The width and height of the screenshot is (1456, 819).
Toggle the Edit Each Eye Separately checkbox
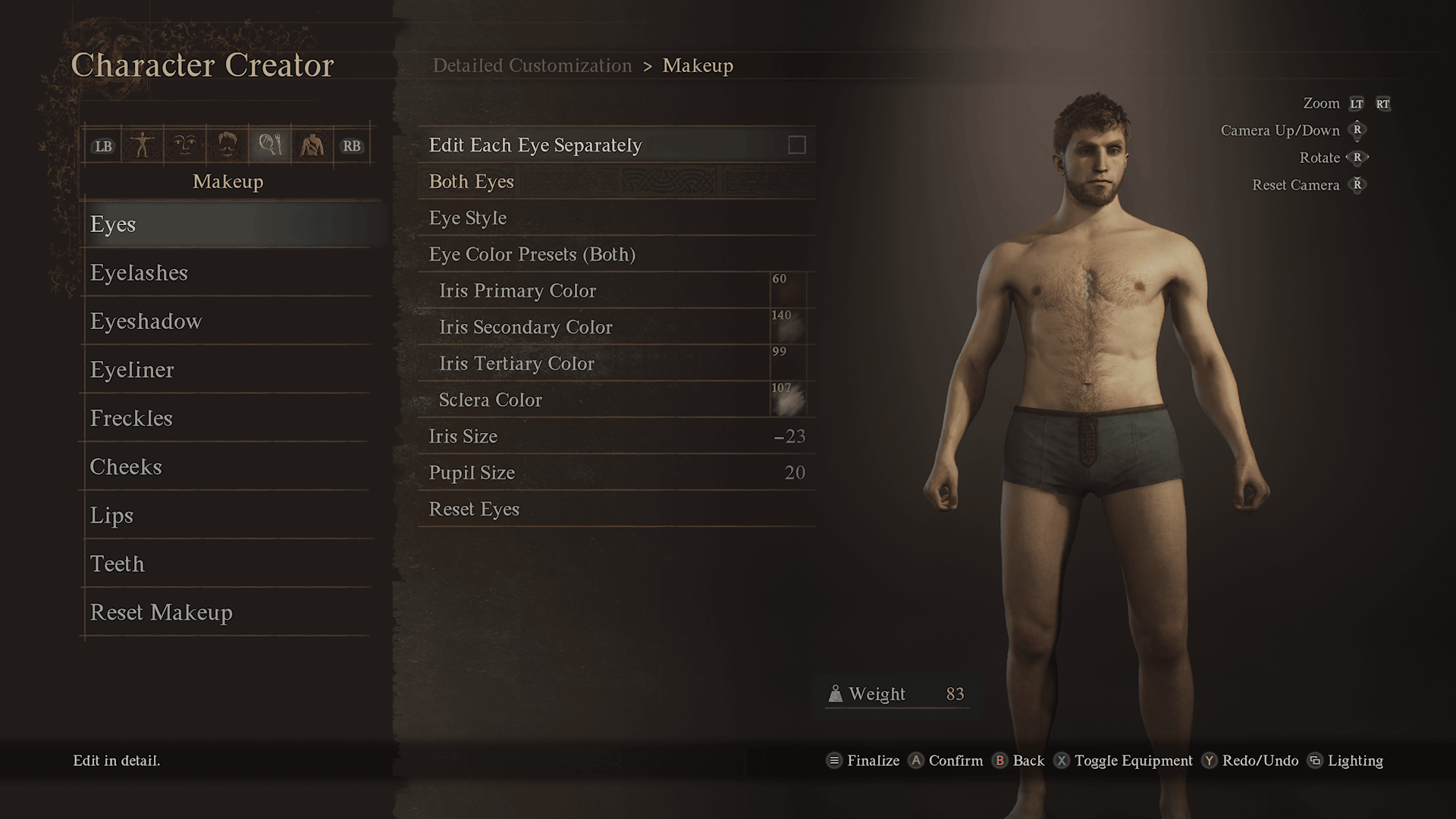tap(796, 145)
